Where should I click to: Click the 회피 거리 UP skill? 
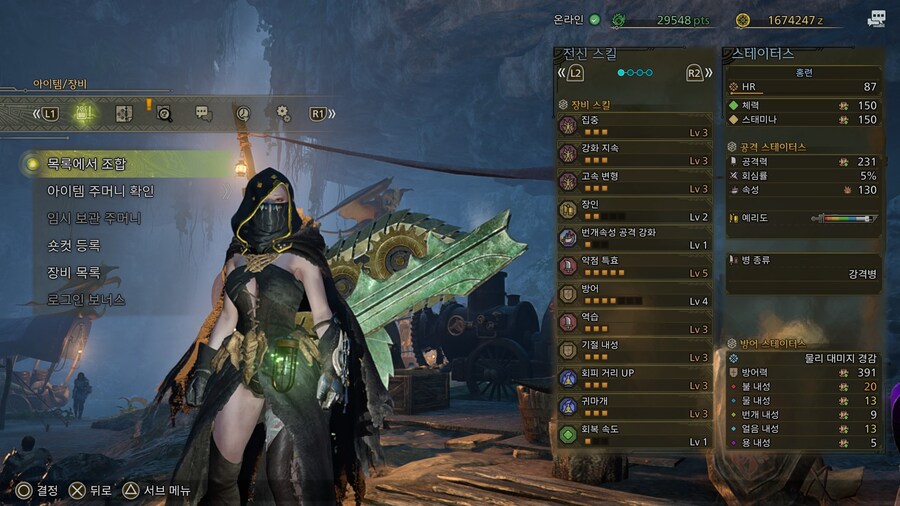[x=634, y=378]
